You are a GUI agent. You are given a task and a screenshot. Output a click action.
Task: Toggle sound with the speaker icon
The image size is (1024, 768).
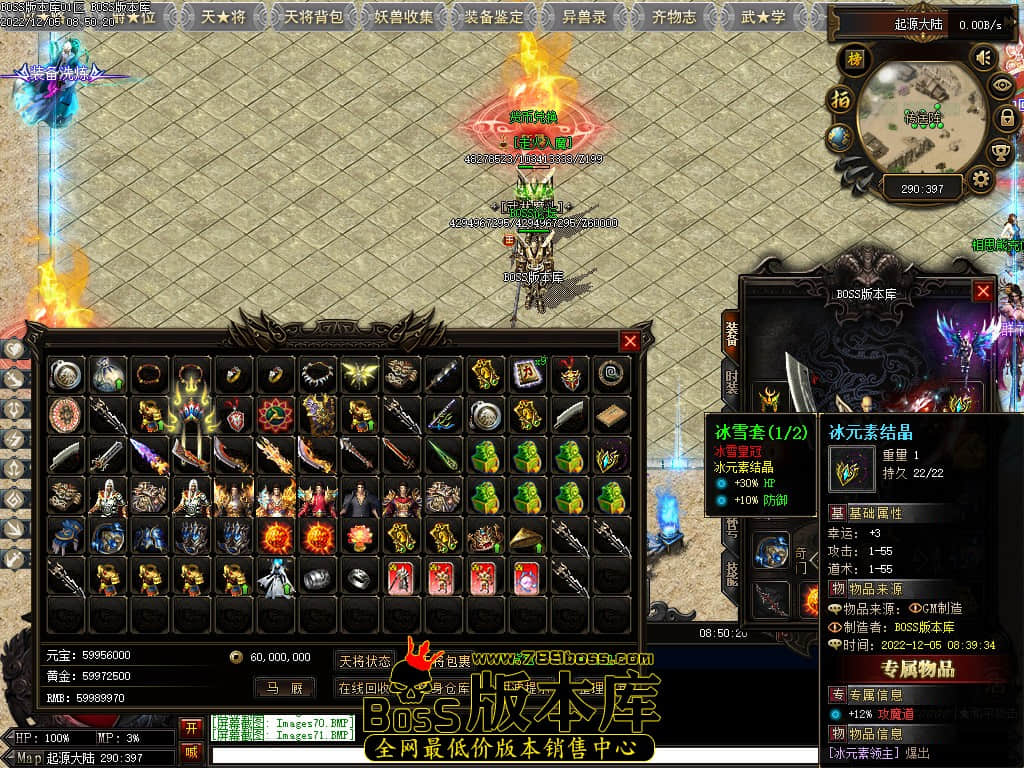point(984,58)
